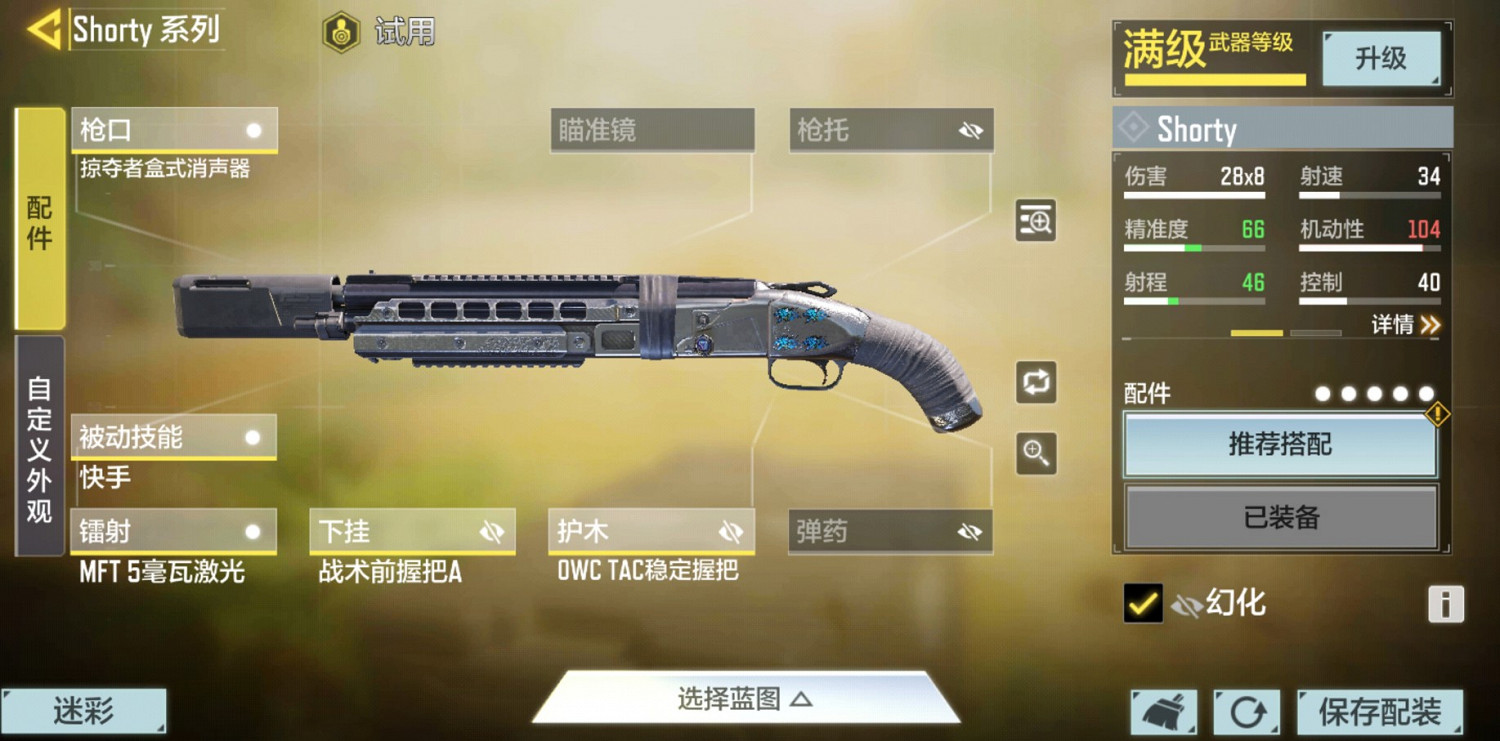Screen dimensions: 1500x741
Task: Open weapon inspect view with the magnifier-document icon
Action: 1036,220
